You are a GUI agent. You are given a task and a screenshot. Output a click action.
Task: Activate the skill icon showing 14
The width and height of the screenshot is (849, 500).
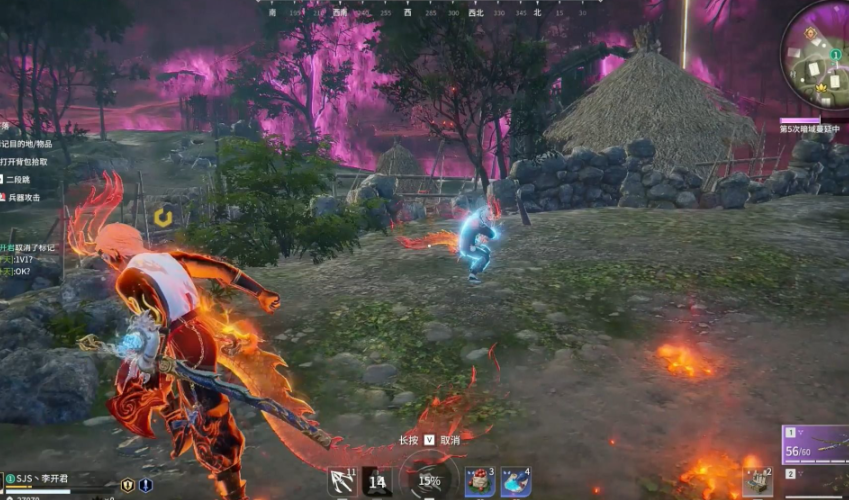pyautogui.click(x=377, y=483)
